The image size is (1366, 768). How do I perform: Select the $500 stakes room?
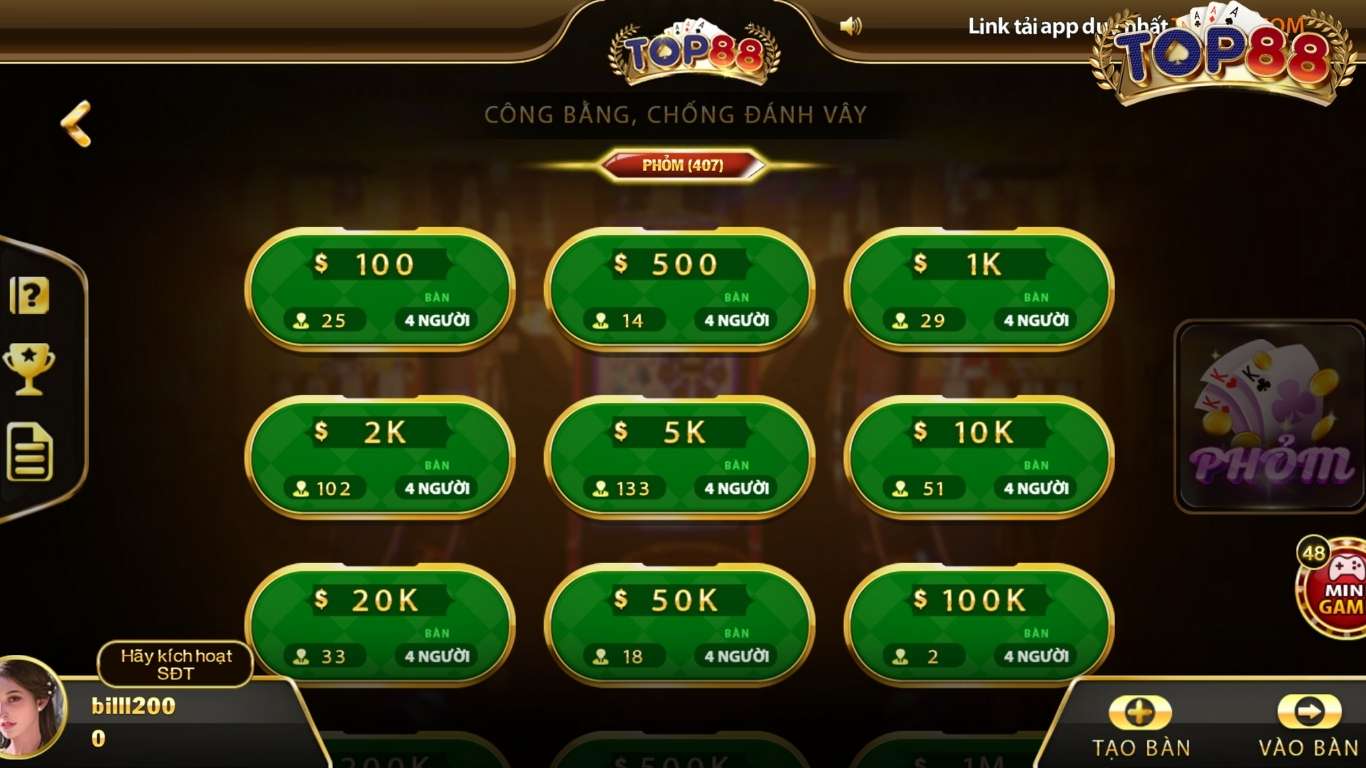click(679, 290)
